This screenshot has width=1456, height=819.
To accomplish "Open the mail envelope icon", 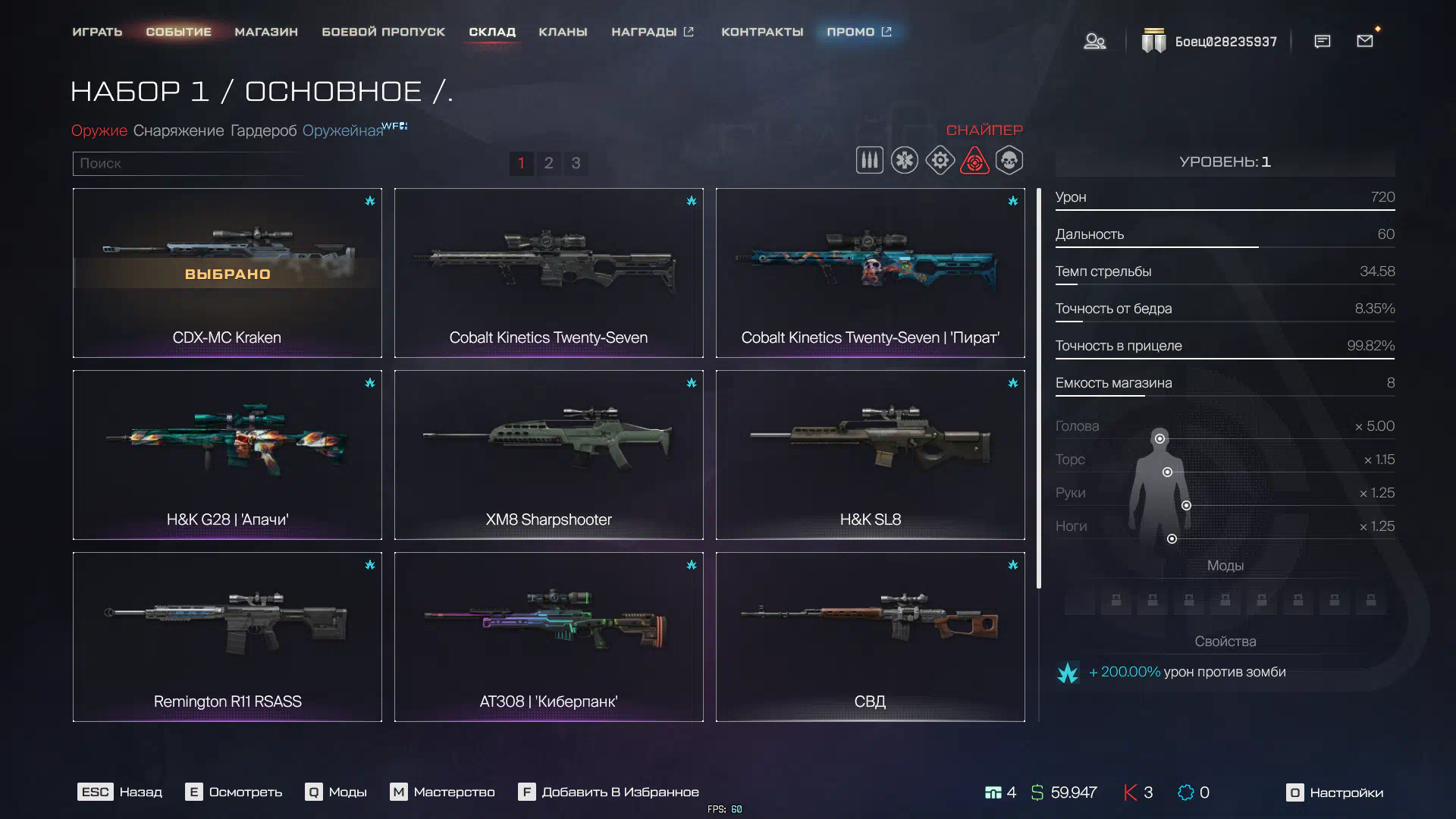I will [1365, 41].
